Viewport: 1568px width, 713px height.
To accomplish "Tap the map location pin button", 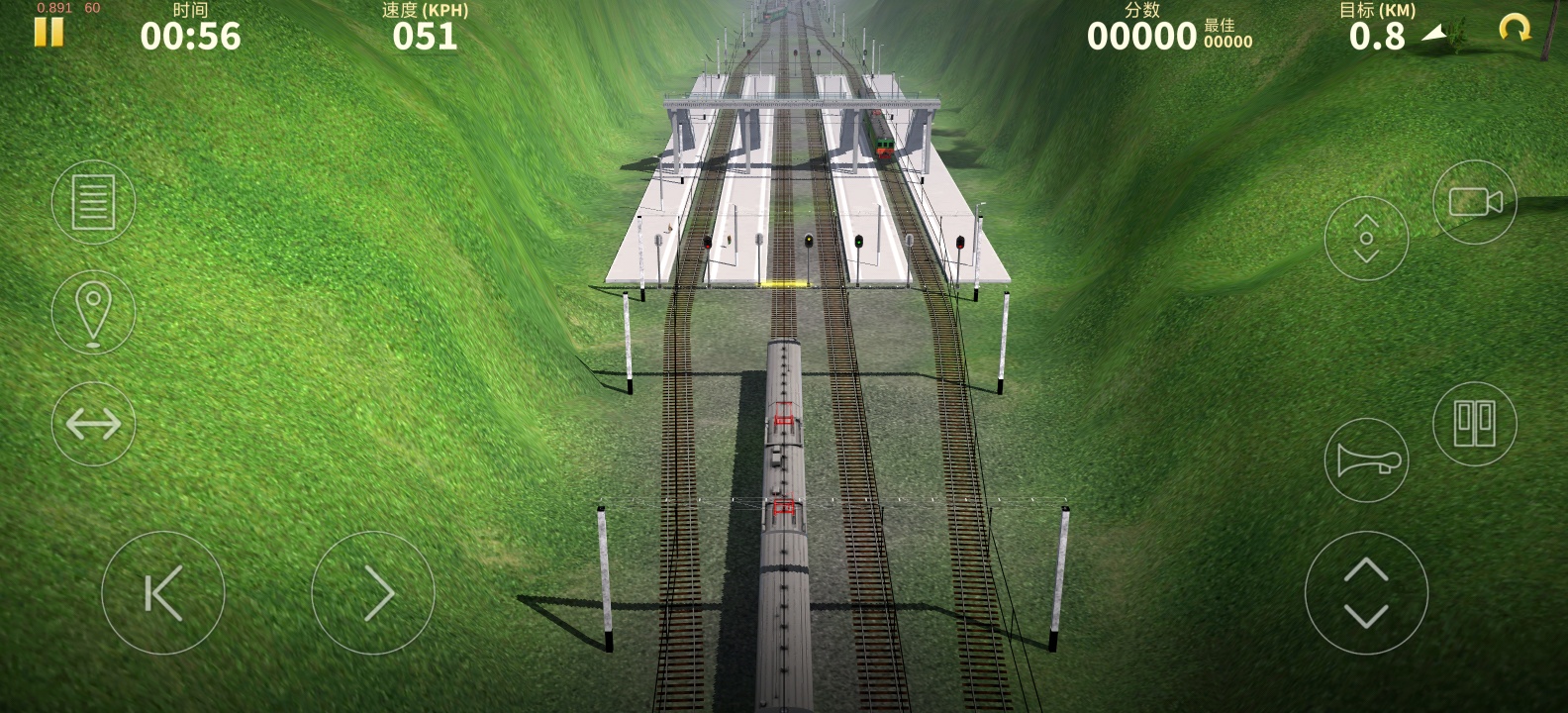I will click(93, 312).
